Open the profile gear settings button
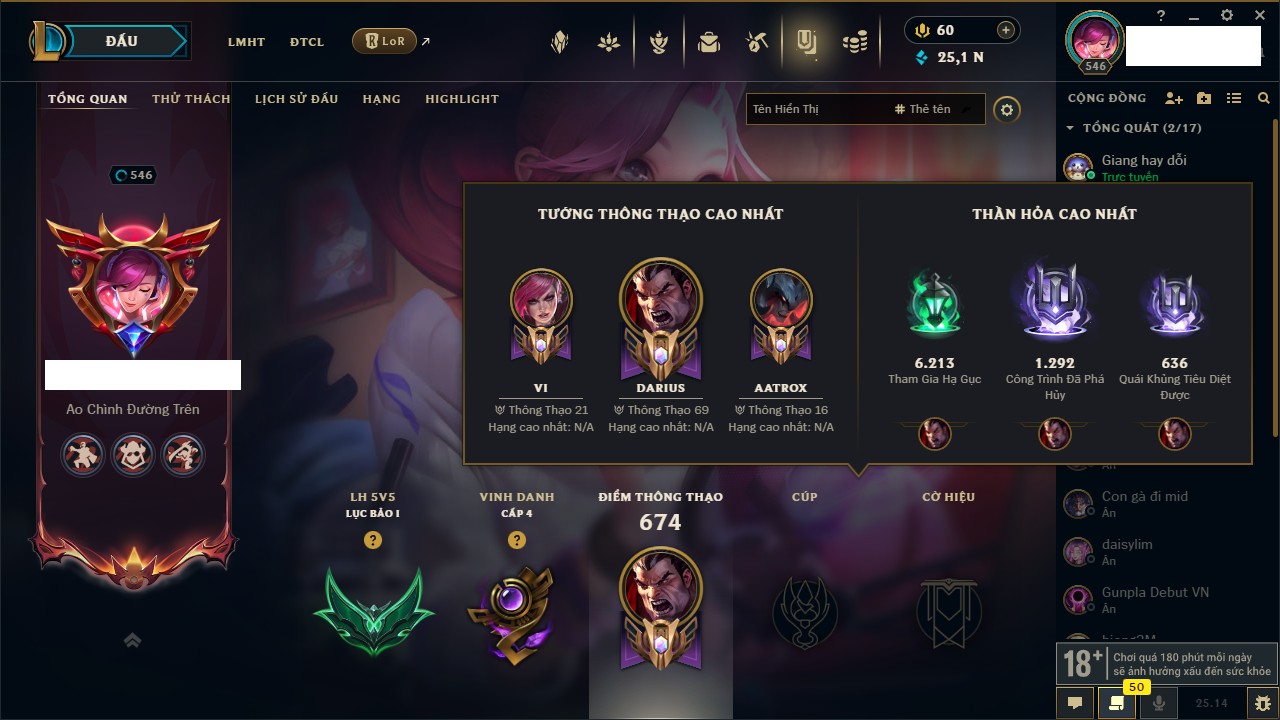The height and width of the screenshot is (720, 1280). click(1007, 109)
